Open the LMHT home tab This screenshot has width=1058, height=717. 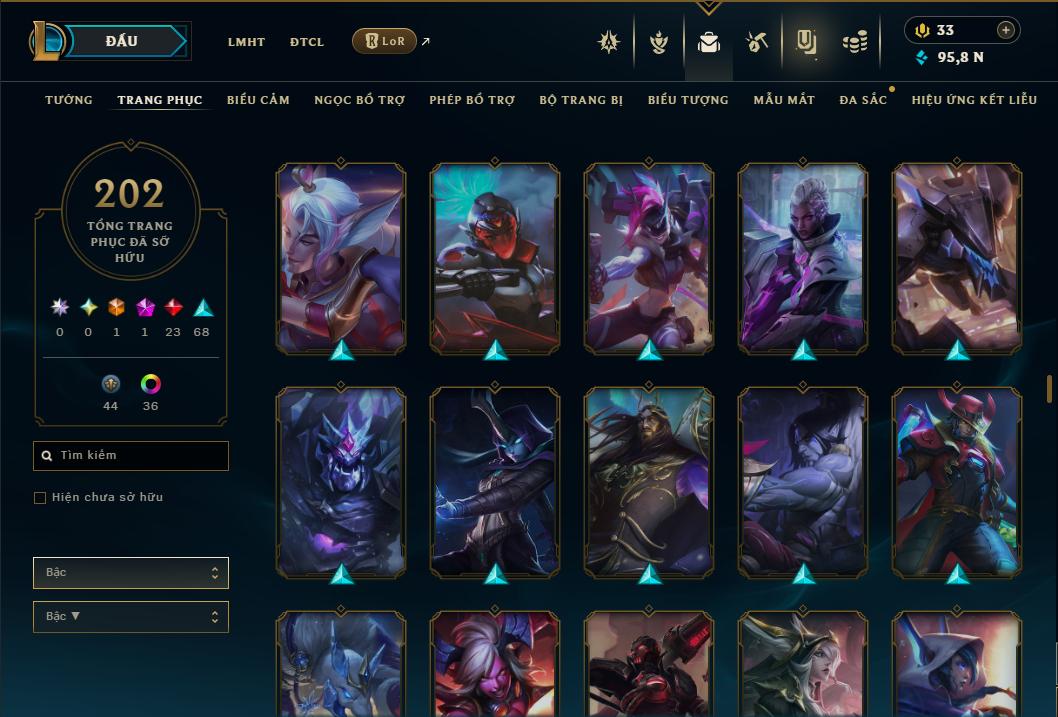pyautogui.click(x=246, y=42)
